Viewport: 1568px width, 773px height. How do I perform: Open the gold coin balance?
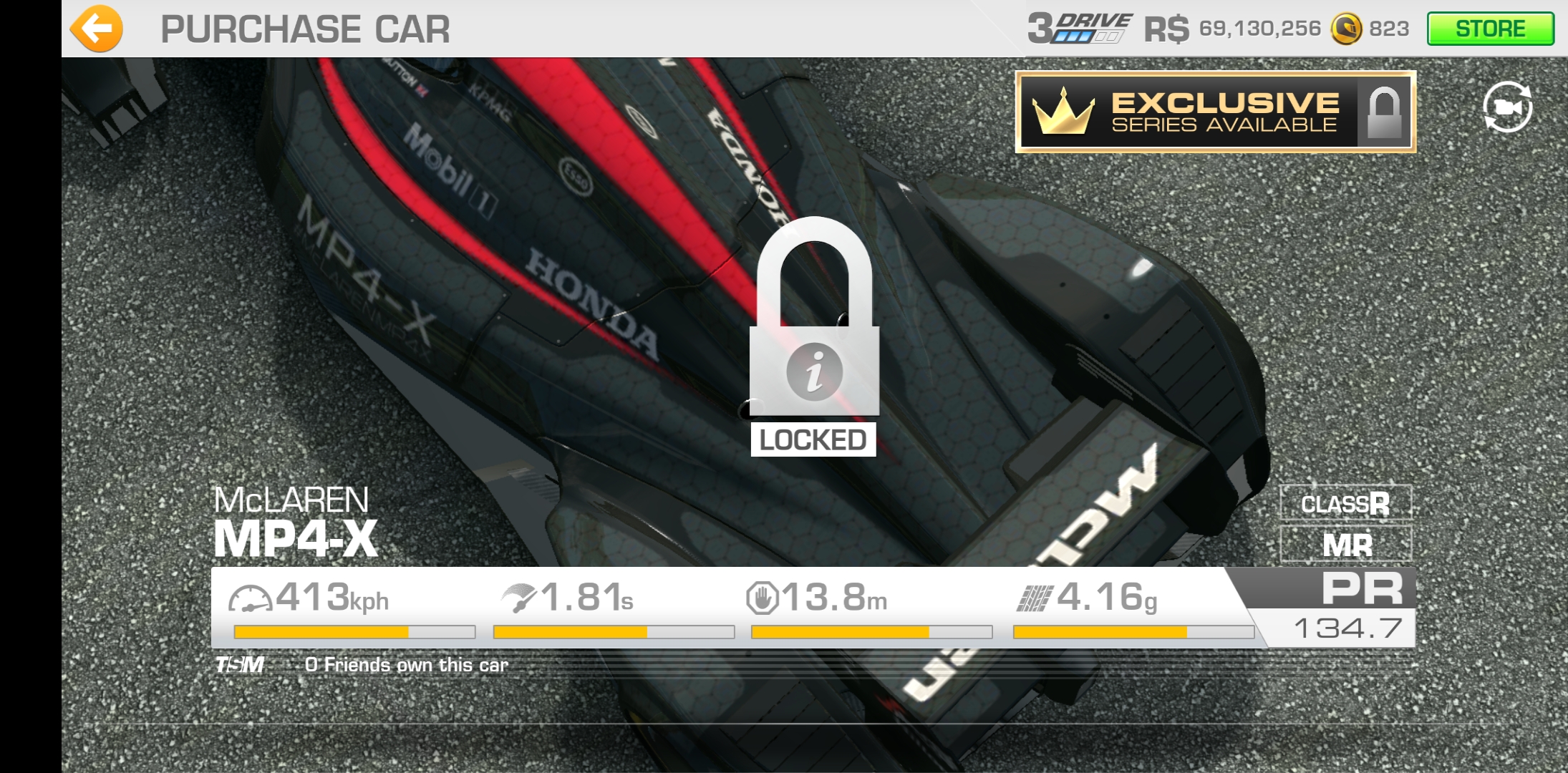tap(1370, 29)
